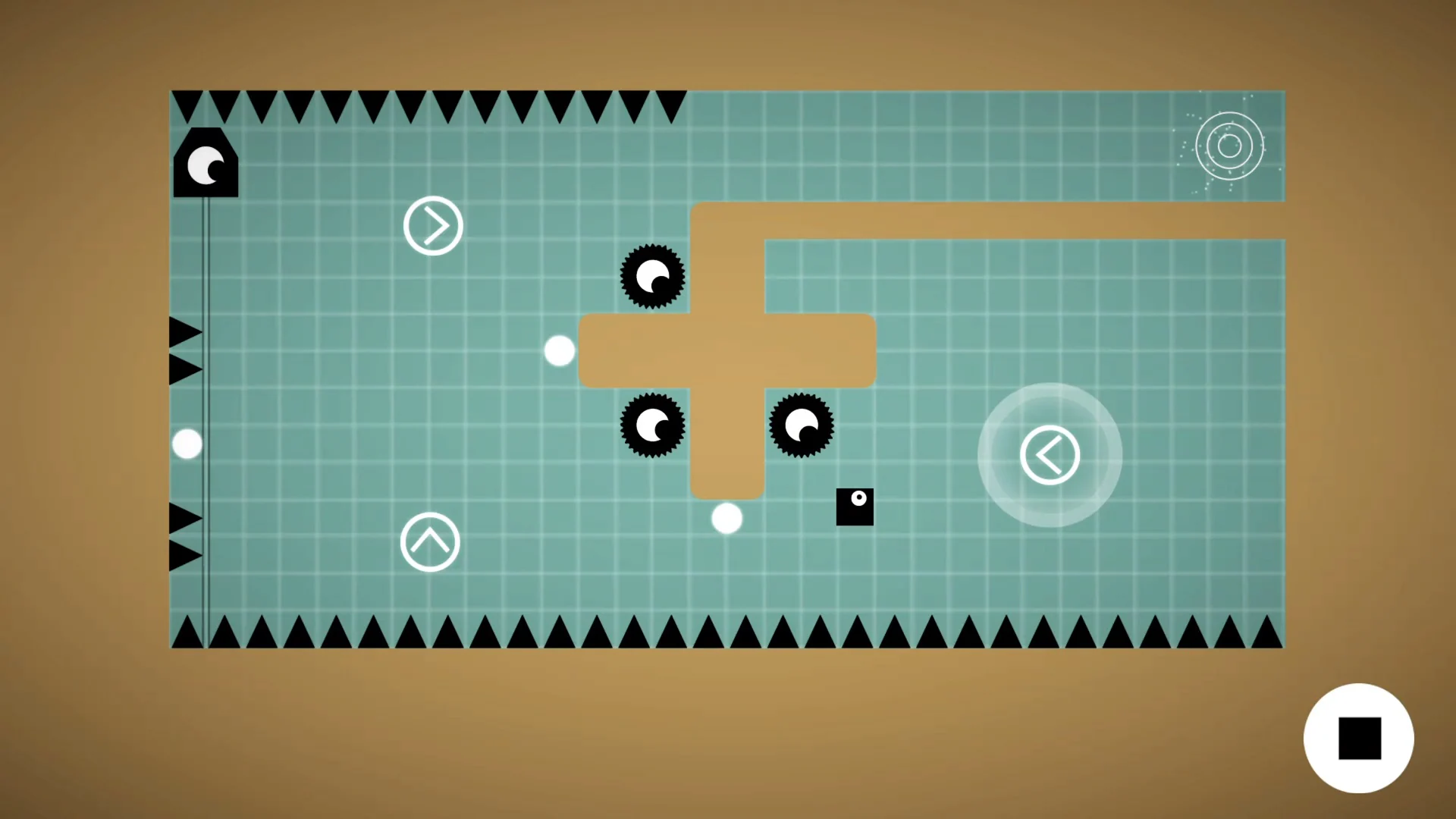Collect the white dot near the cross platform
The height and width of the screenshot is (819, 1456).
[x=559, y=350]
